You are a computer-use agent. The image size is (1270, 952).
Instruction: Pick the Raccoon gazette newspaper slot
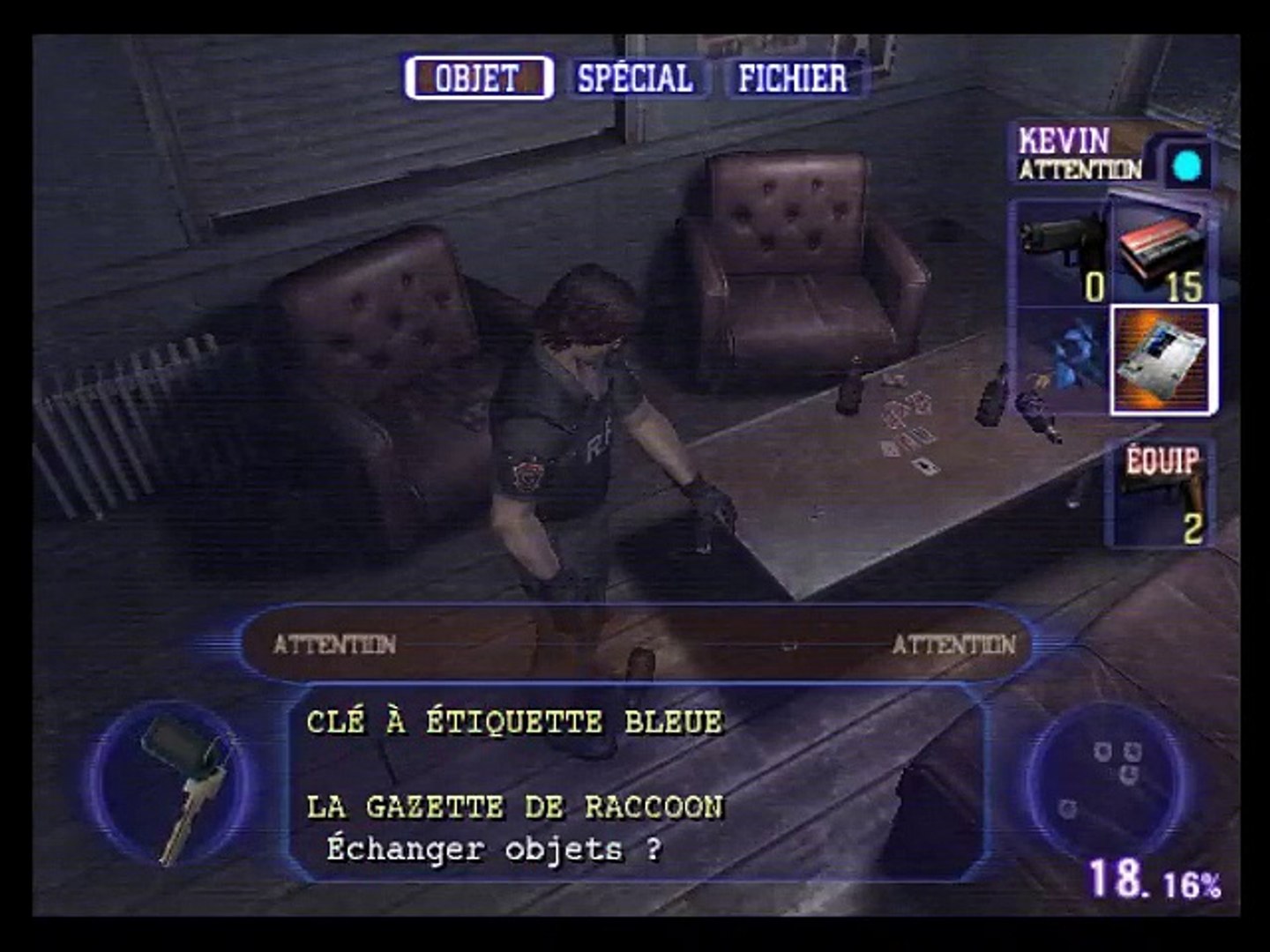(x=1163, y=360)
